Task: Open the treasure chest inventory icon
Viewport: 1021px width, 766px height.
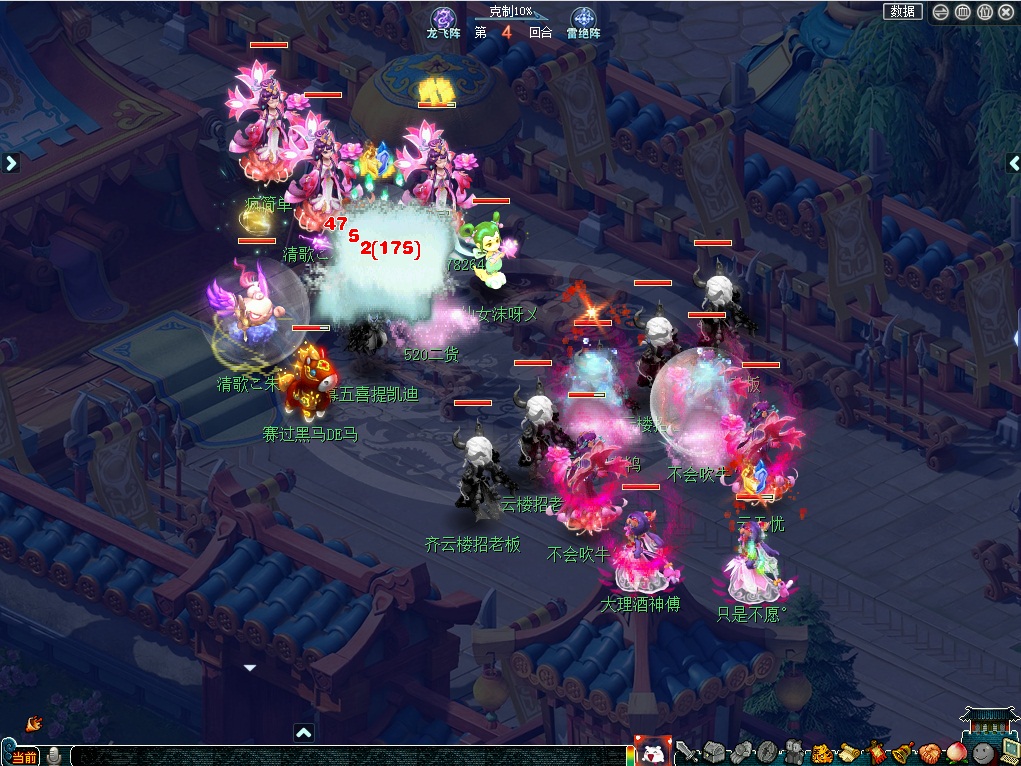Action: [713, 752]
